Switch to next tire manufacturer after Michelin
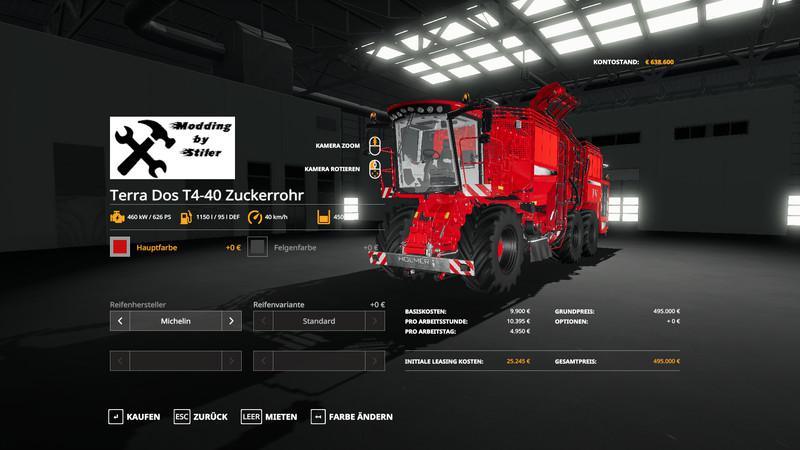Image resolution: width=800 pixels, height=450 pixels. tap(231, 321)
